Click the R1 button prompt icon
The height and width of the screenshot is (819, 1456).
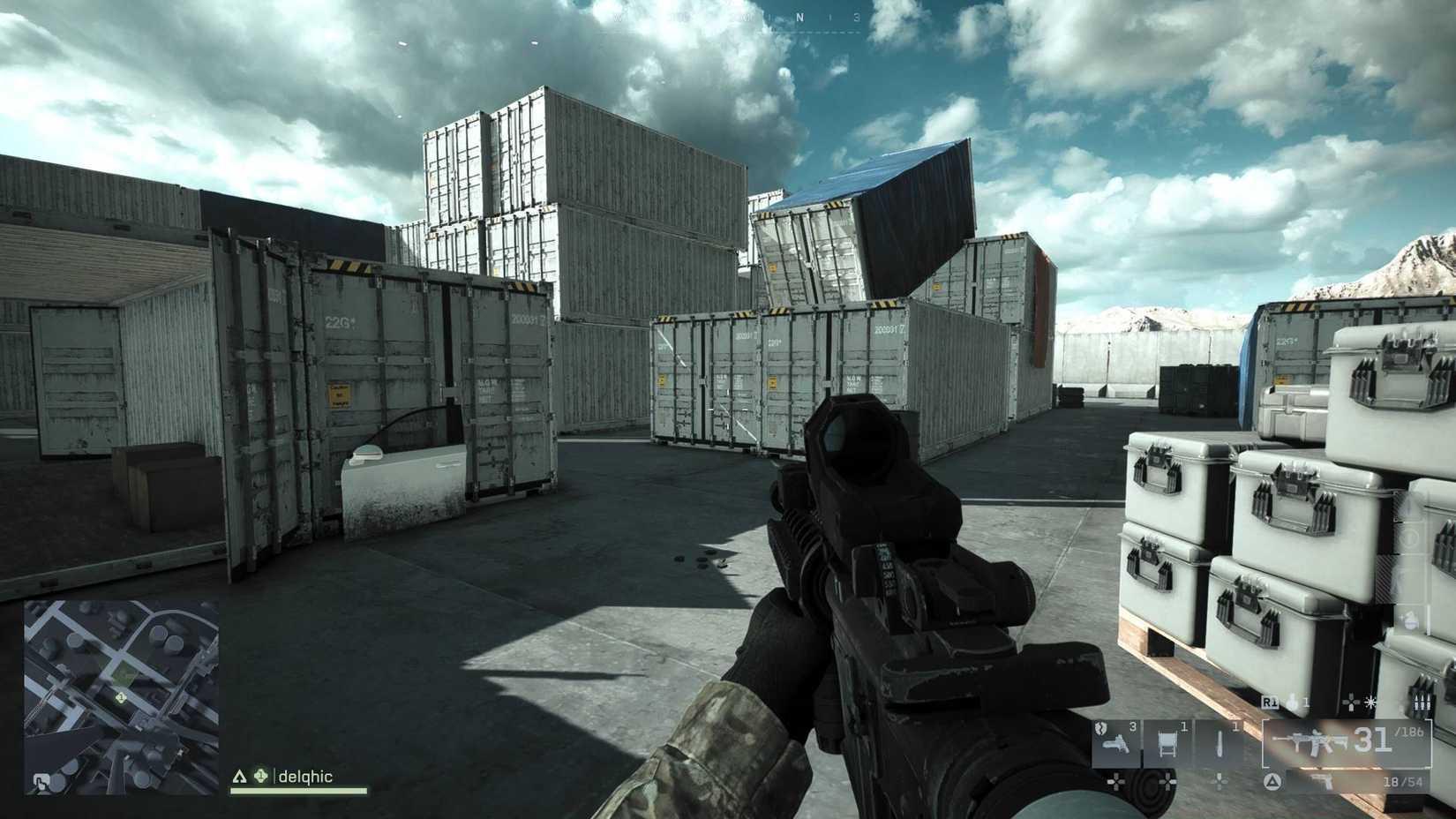(1270, 702)
